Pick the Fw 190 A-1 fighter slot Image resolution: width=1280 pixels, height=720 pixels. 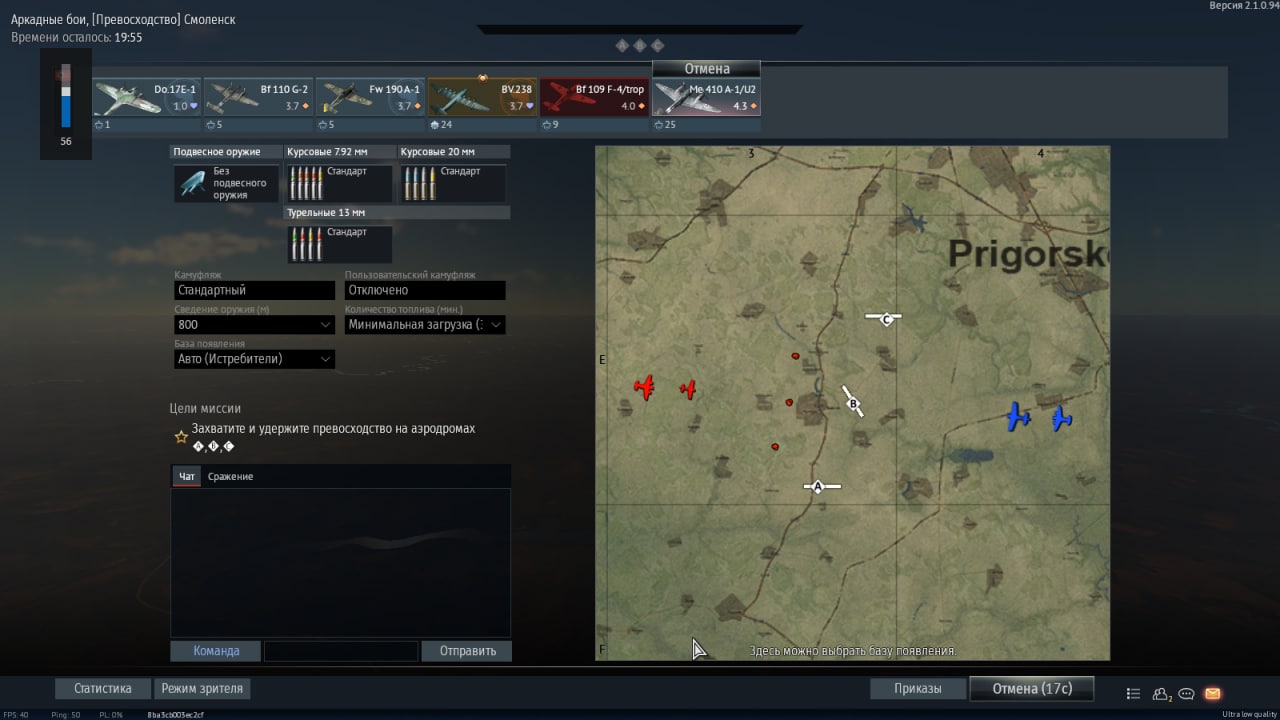[x=370, y=98]
